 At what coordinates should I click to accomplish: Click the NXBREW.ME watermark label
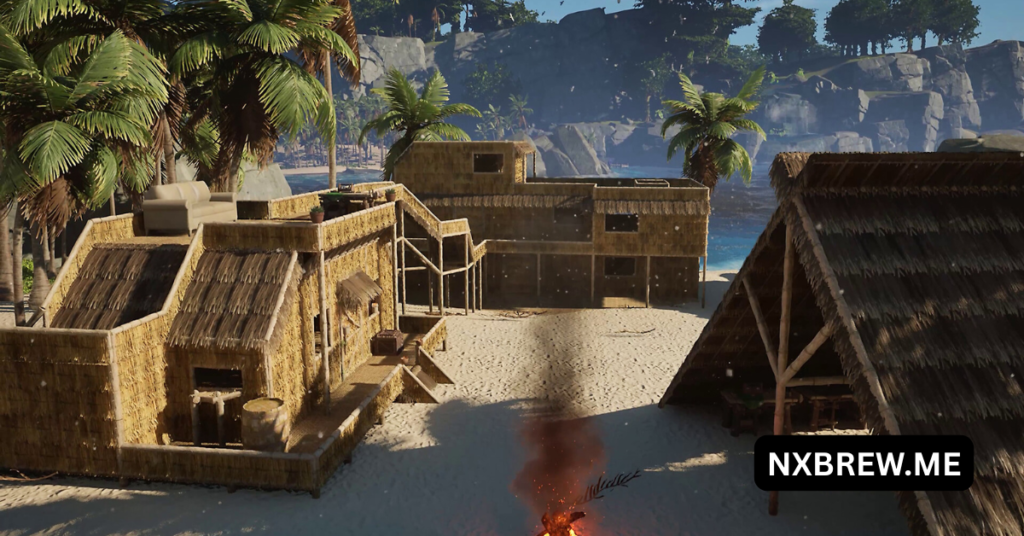pos(863,463)
